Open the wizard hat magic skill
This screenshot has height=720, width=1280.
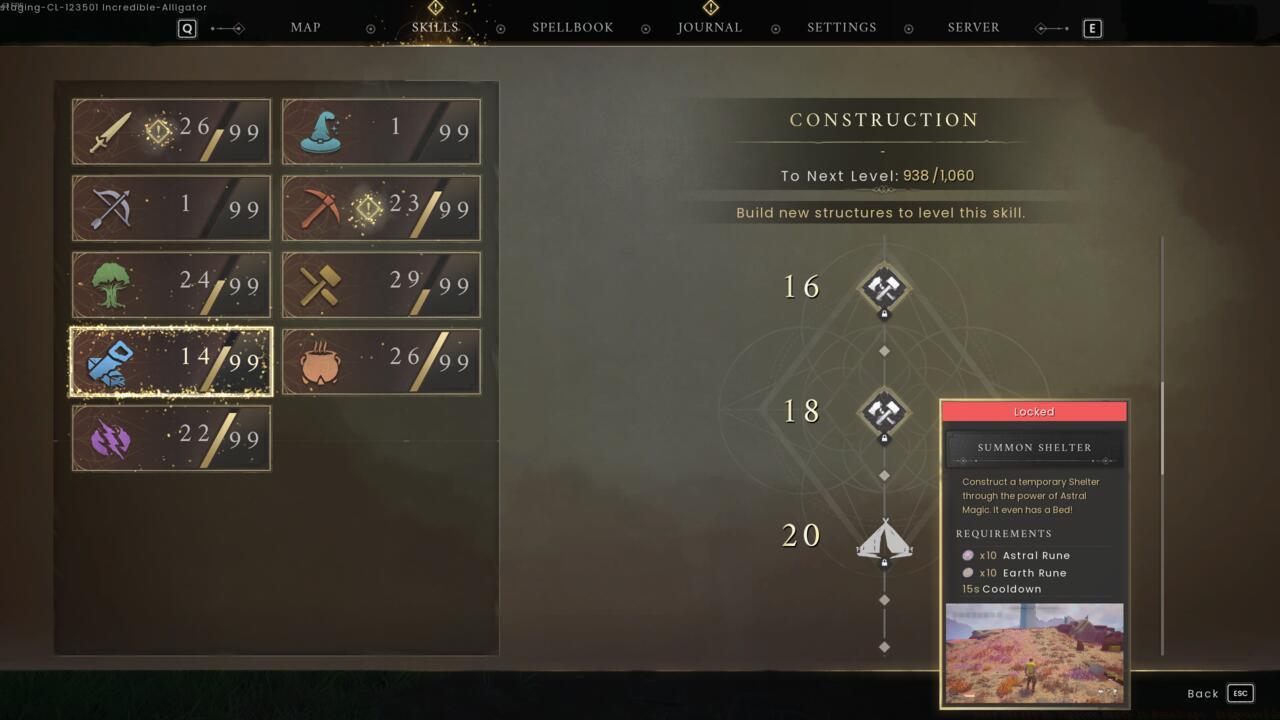pyautogui.click(x=316, y=131)
